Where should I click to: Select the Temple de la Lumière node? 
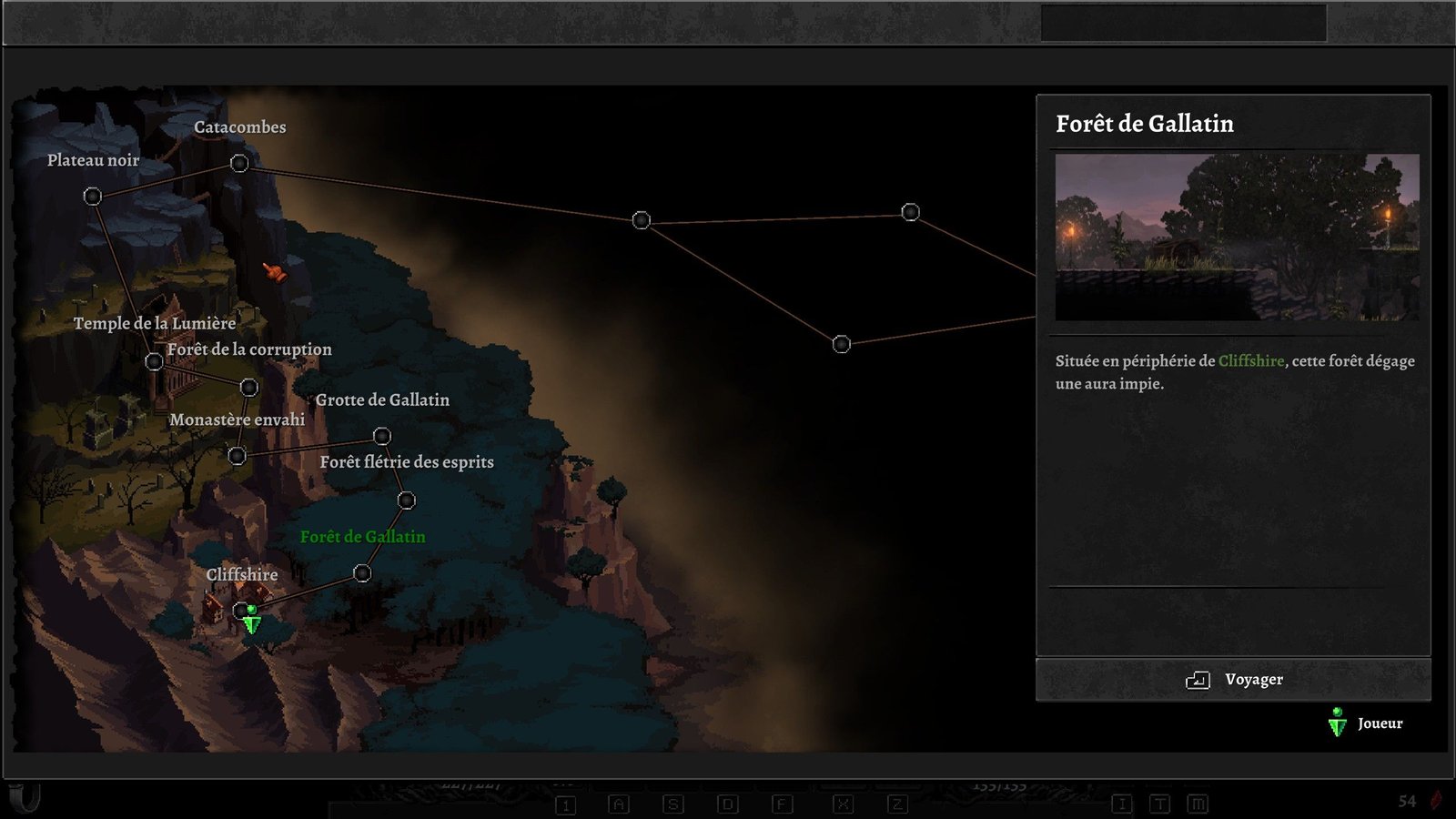pos(155,362)
